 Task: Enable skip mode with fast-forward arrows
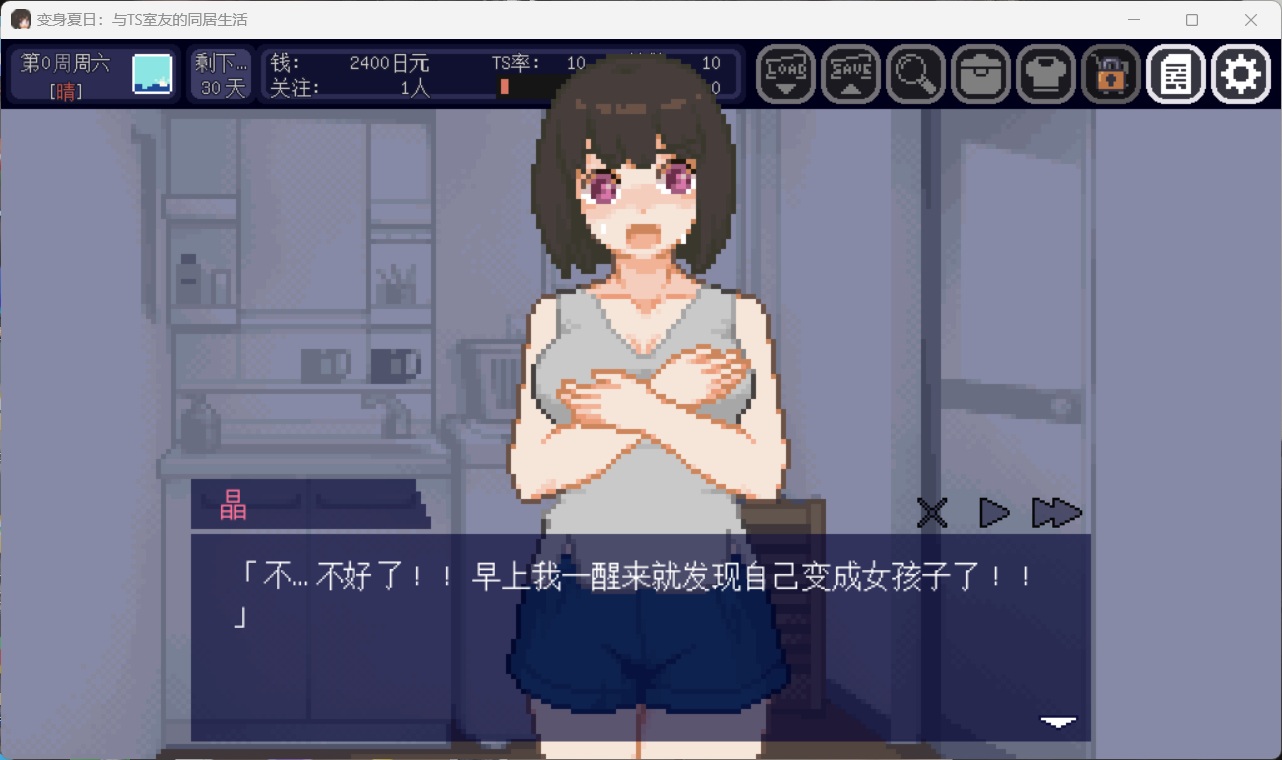coord(1058,513)
